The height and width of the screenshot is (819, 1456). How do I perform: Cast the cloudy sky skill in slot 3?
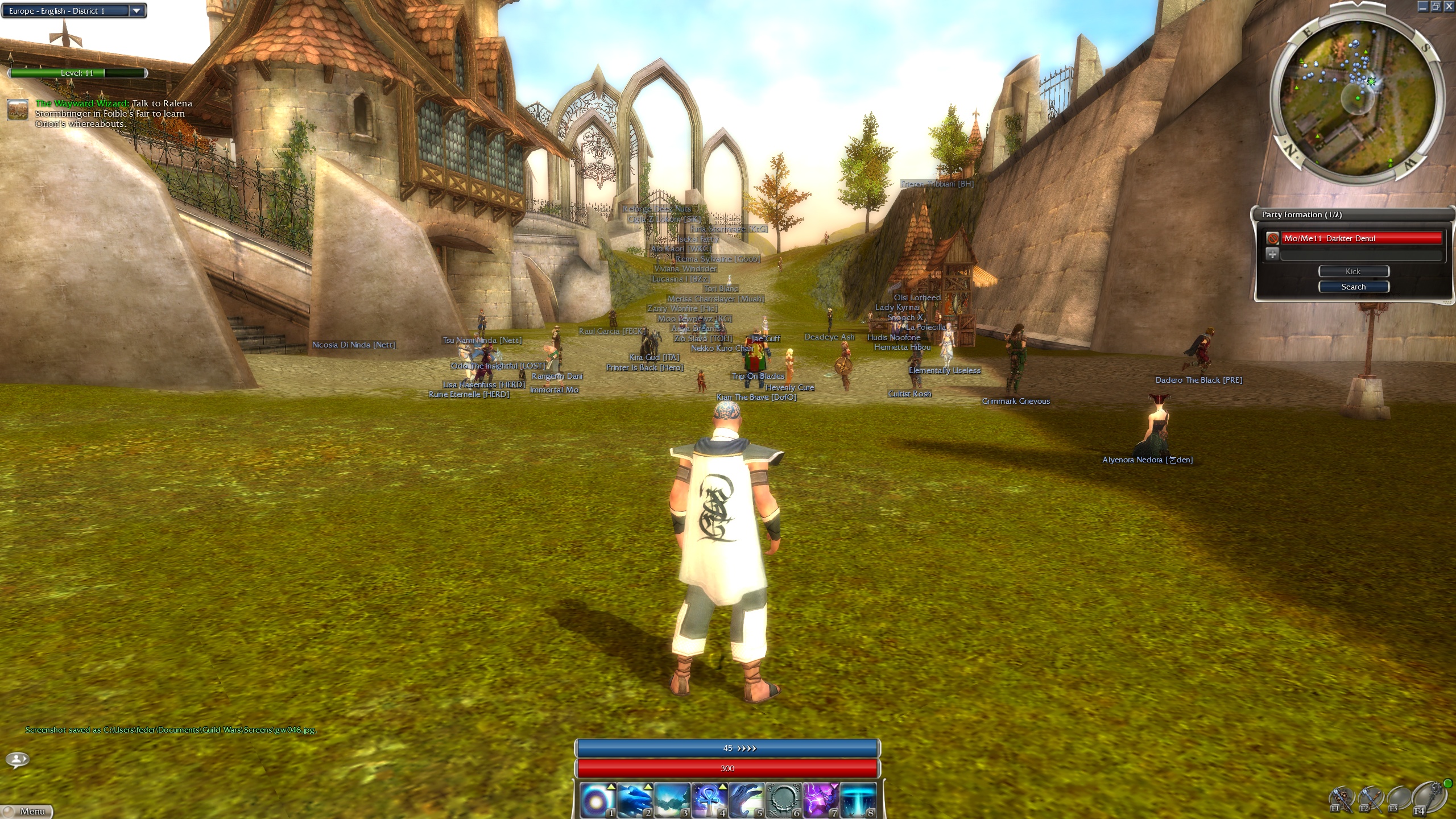click(671, 800)
